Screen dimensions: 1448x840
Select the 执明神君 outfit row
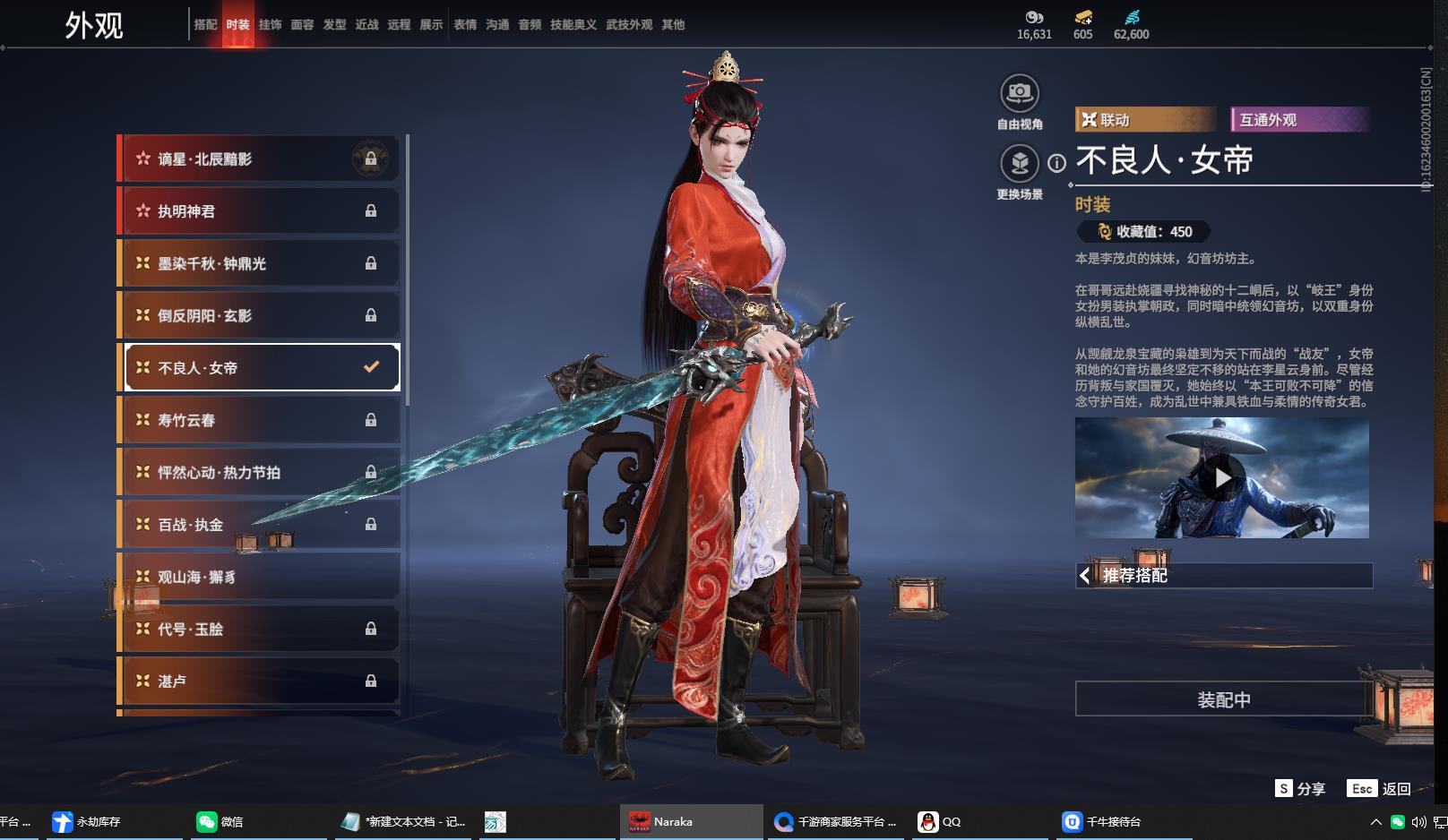click(259, 211)
